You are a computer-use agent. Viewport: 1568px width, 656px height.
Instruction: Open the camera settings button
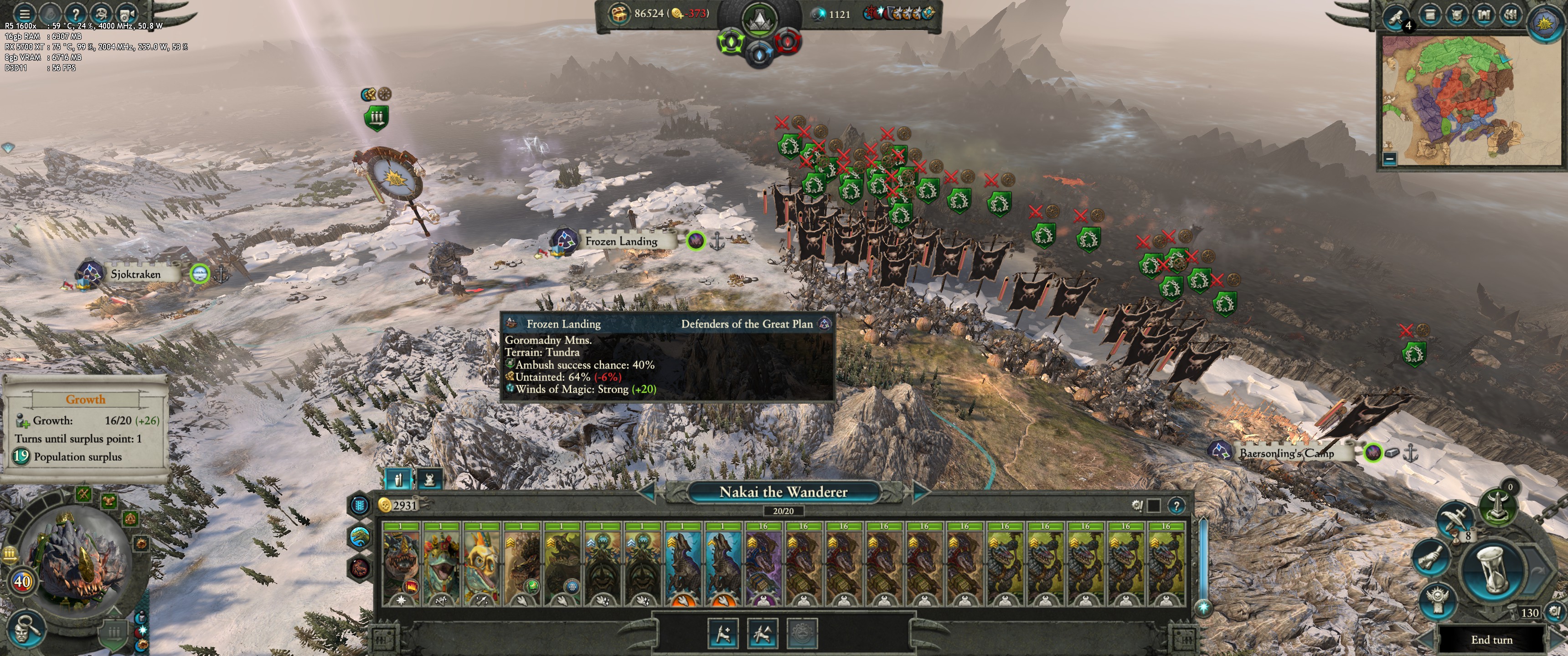[127, 13]
